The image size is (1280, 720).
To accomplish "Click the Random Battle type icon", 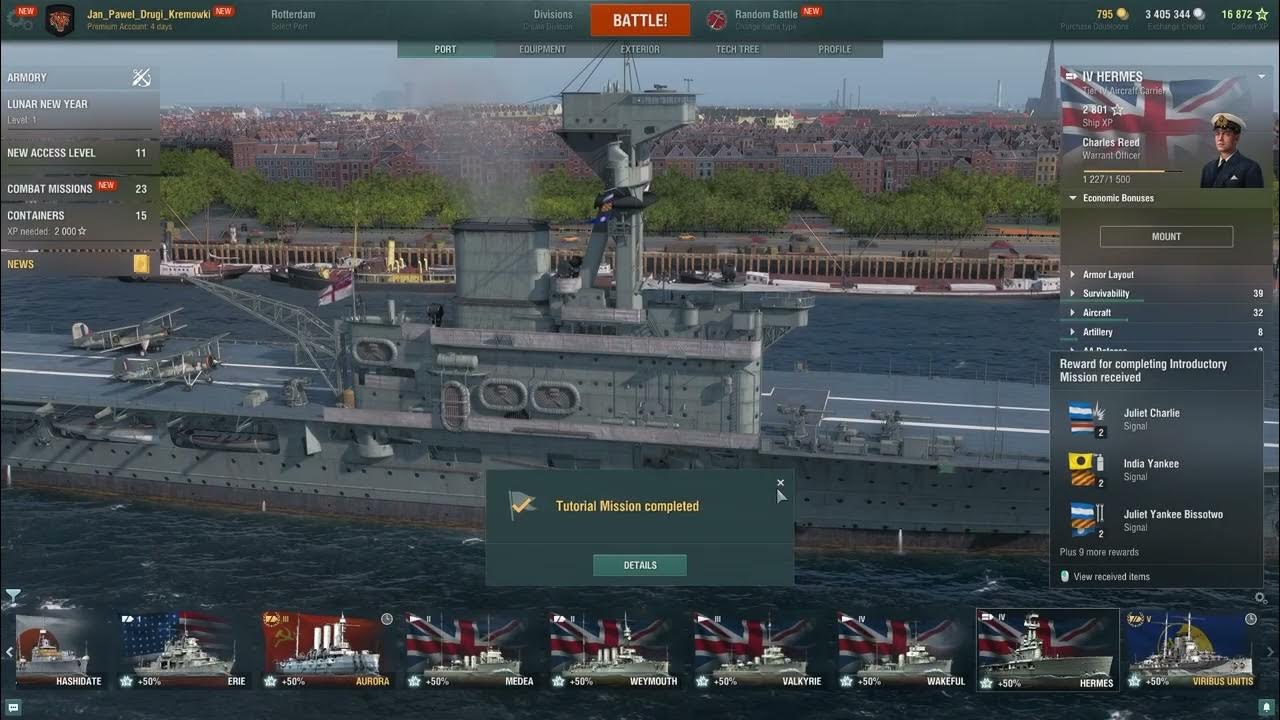I will pos(717,17).
